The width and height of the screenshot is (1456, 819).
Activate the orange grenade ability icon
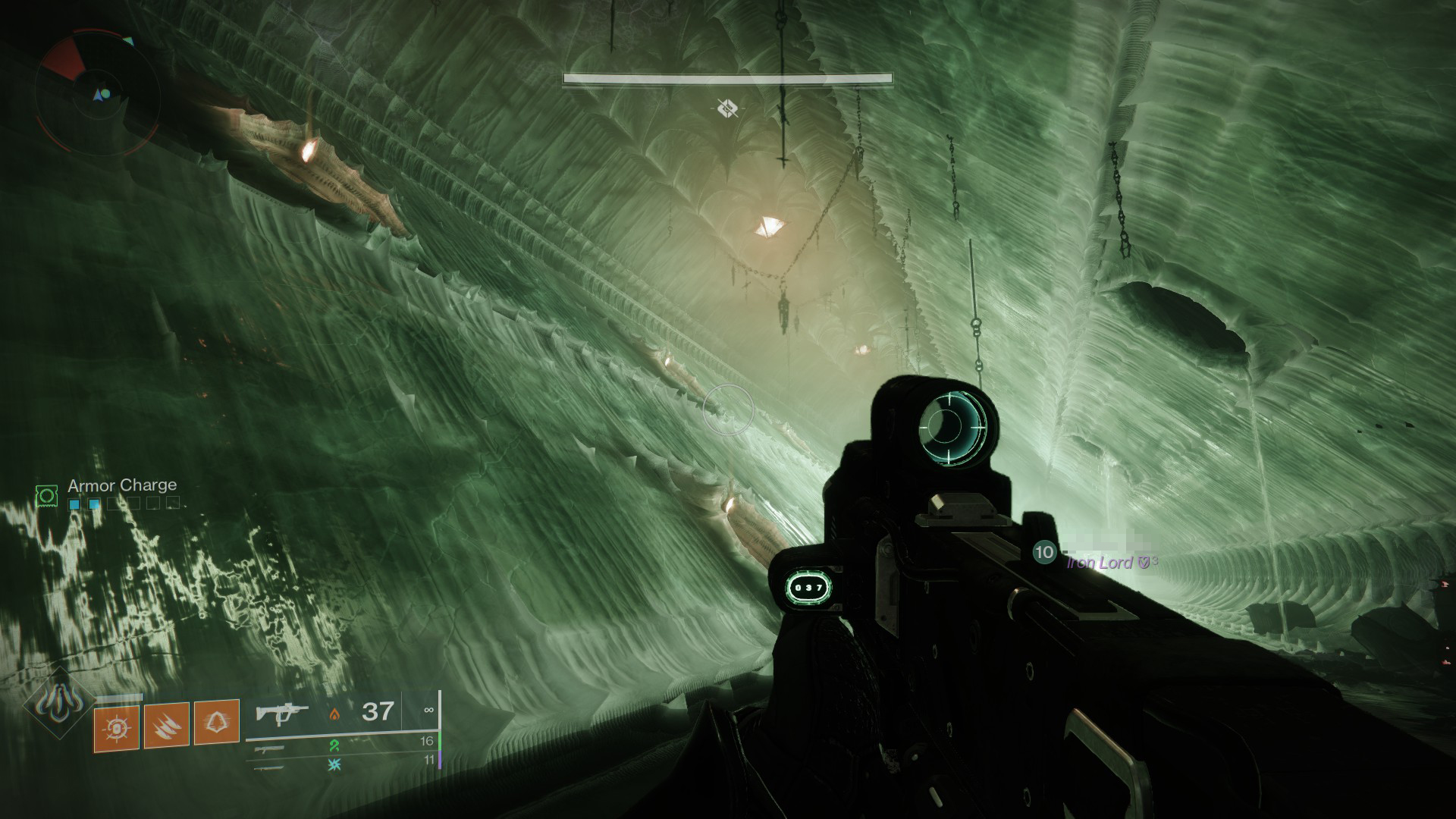point(116,726)
